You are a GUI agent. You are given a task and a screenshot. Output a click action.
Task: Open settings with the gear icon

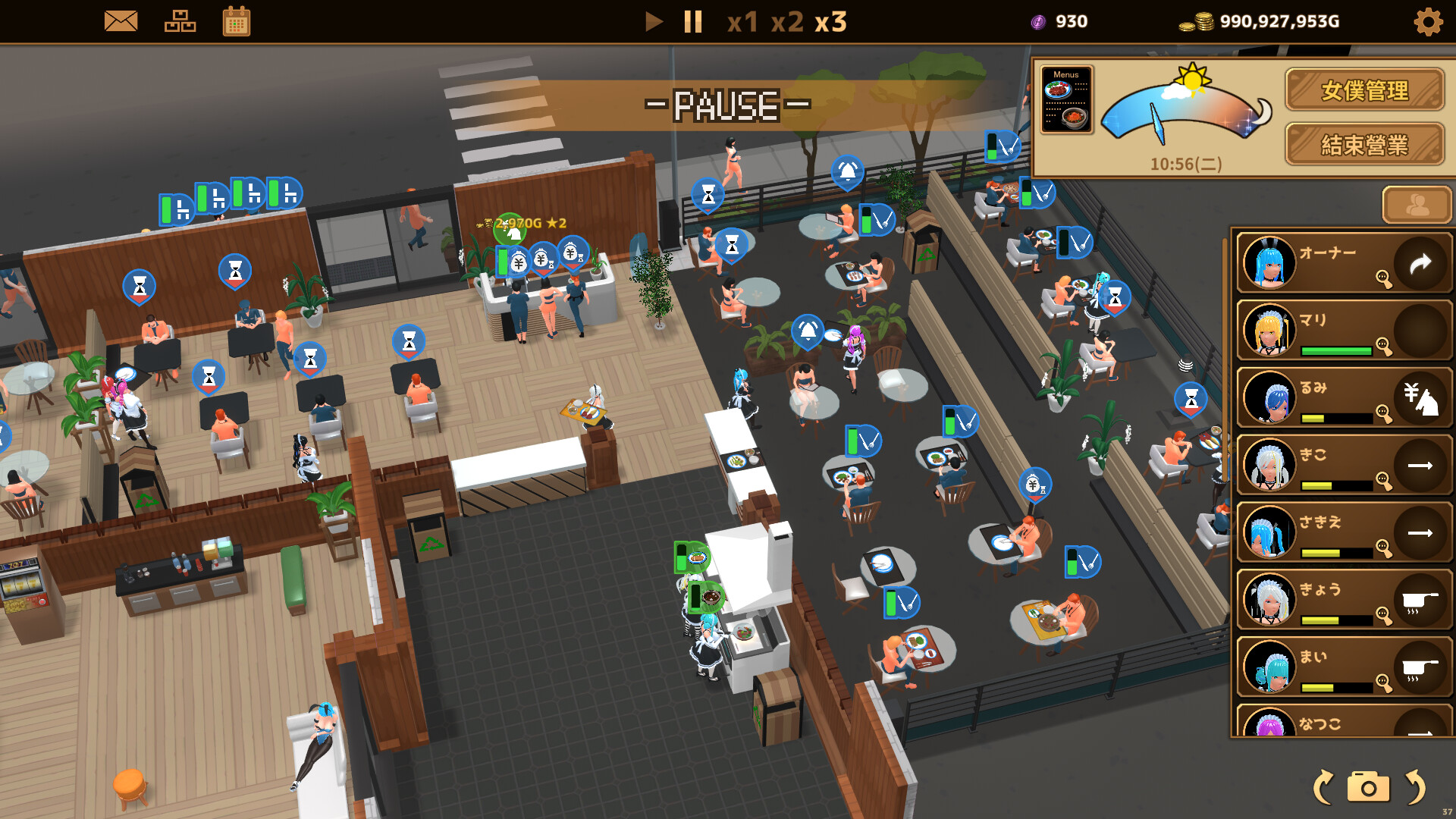(x=1428, y=22)
